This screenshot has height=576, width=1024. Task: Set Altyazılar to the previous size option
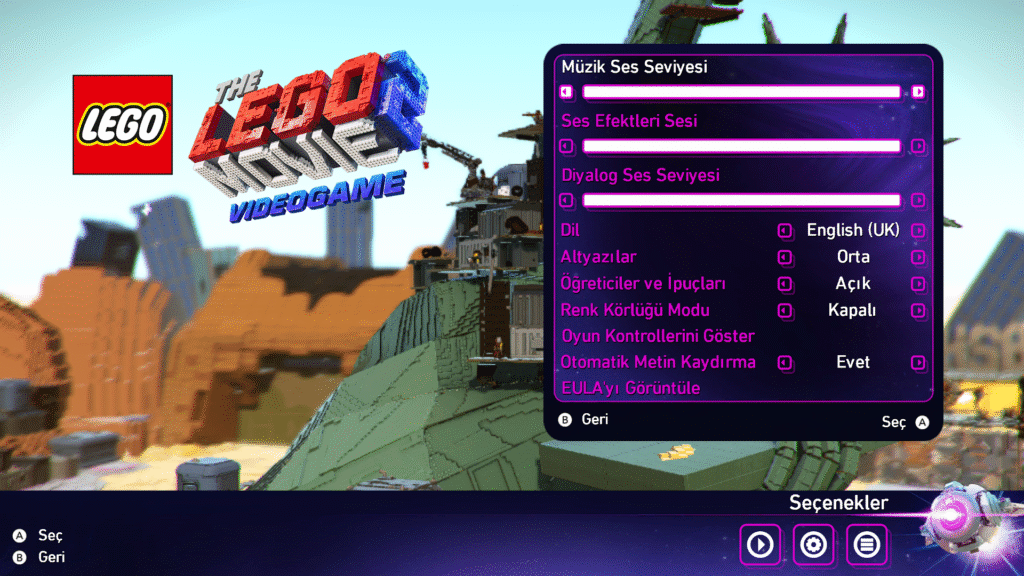785,257
